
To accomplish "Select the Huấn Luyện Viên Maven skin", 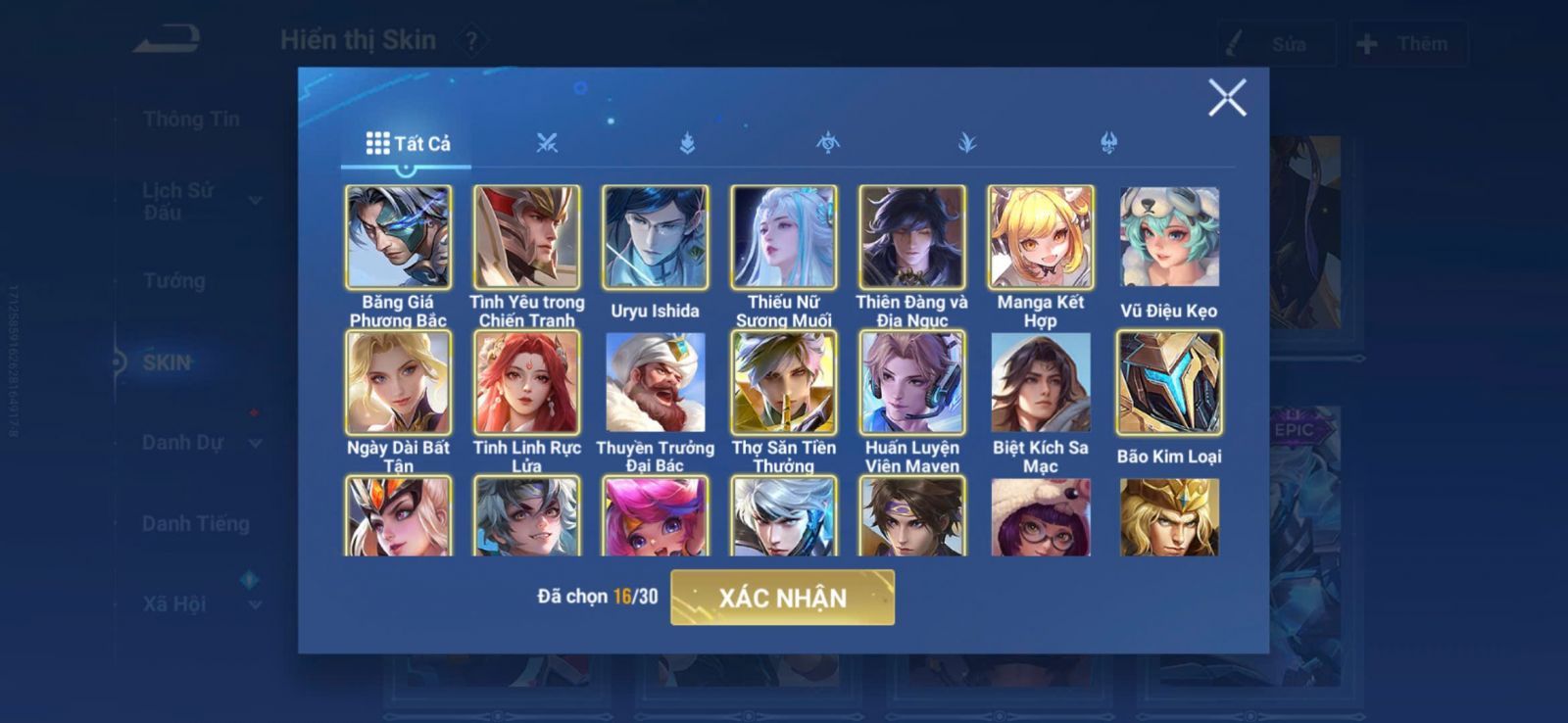I will pyautogui.click(x=911, y=382).
